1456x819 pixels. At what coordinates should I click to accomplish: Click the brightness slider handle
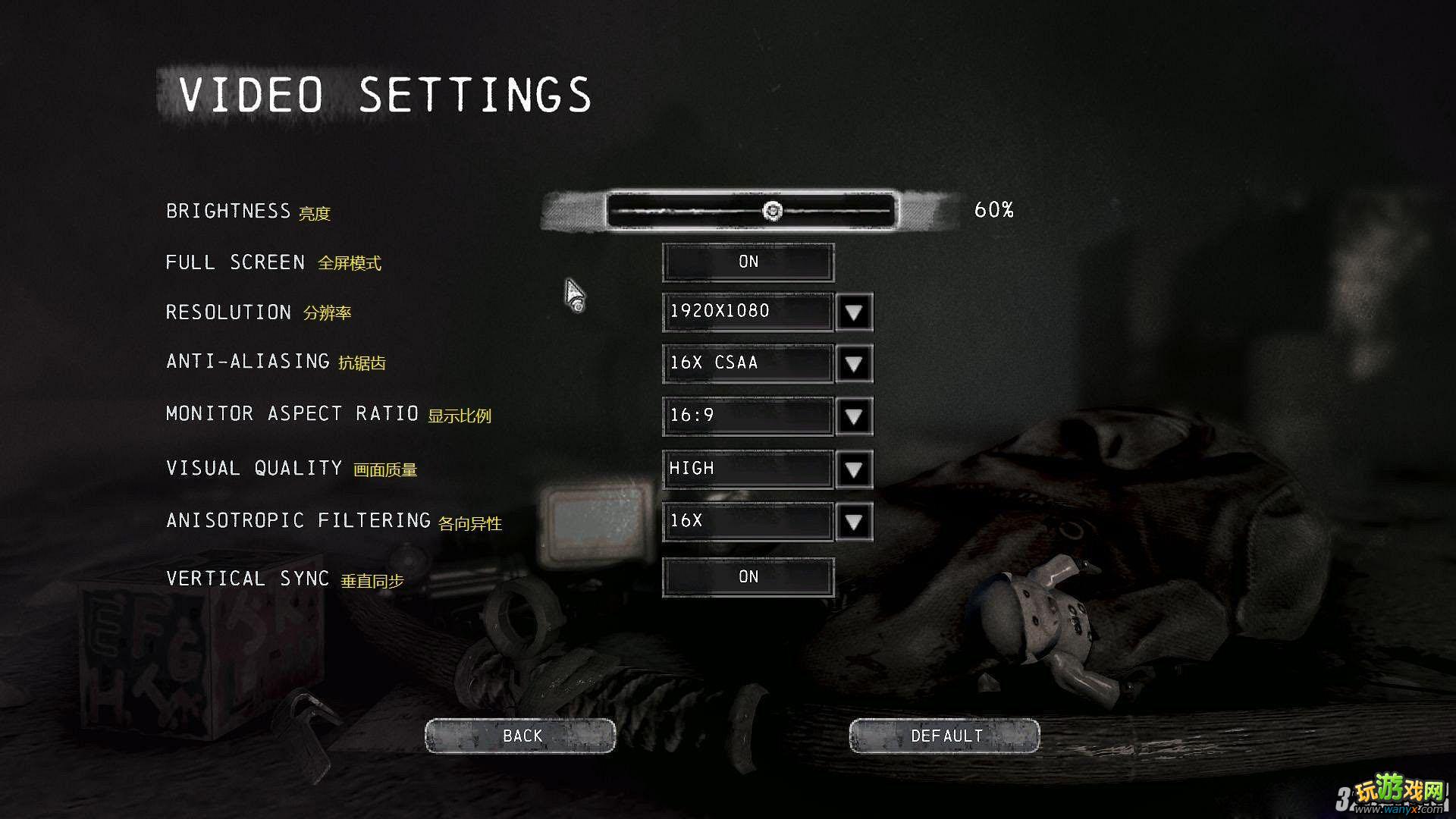click(x=772, y=210)
